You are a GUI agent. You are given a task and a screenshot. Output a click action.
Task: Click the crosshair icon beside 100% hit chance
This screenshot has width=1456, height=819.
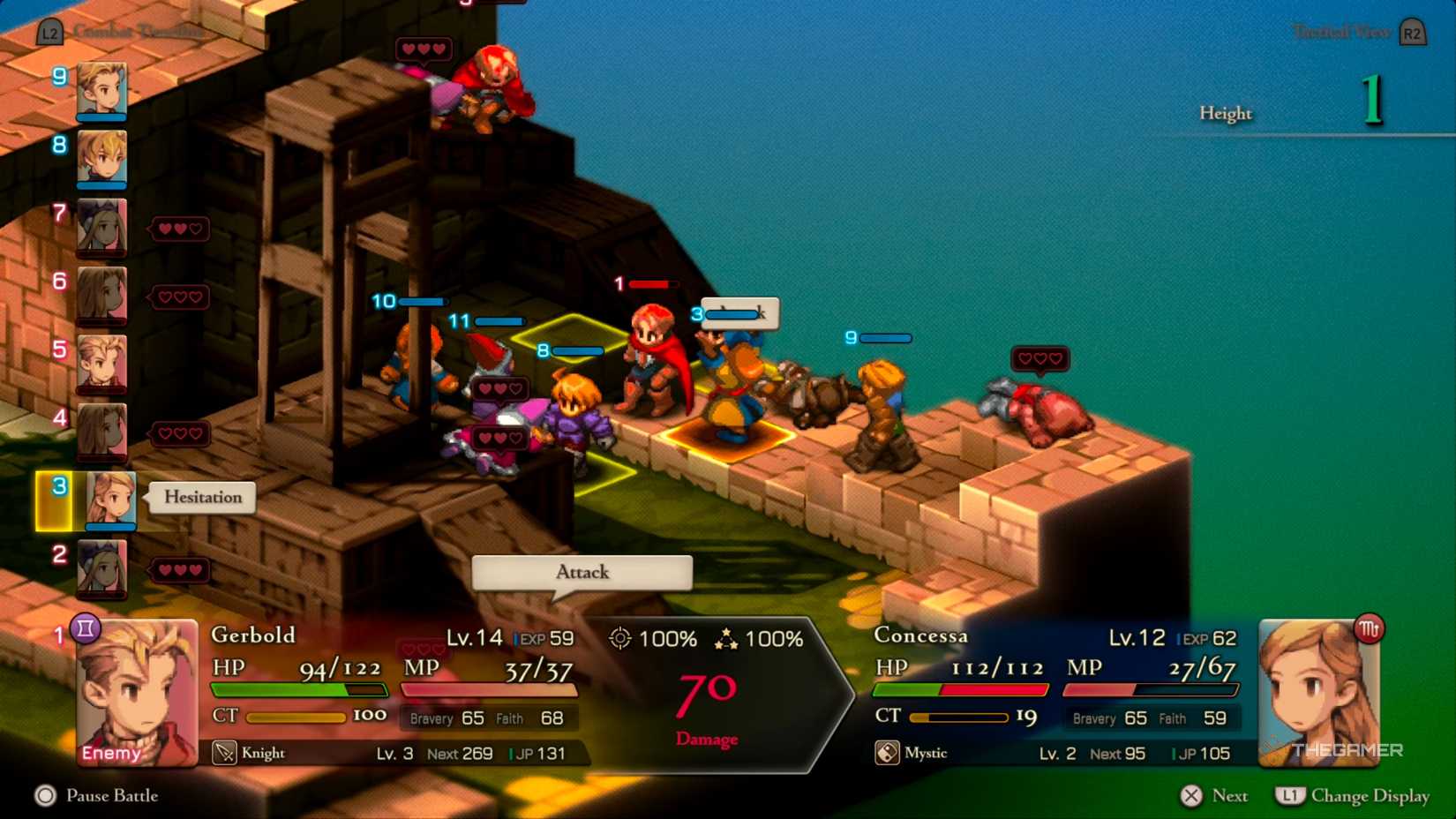[x=621, y=638]
